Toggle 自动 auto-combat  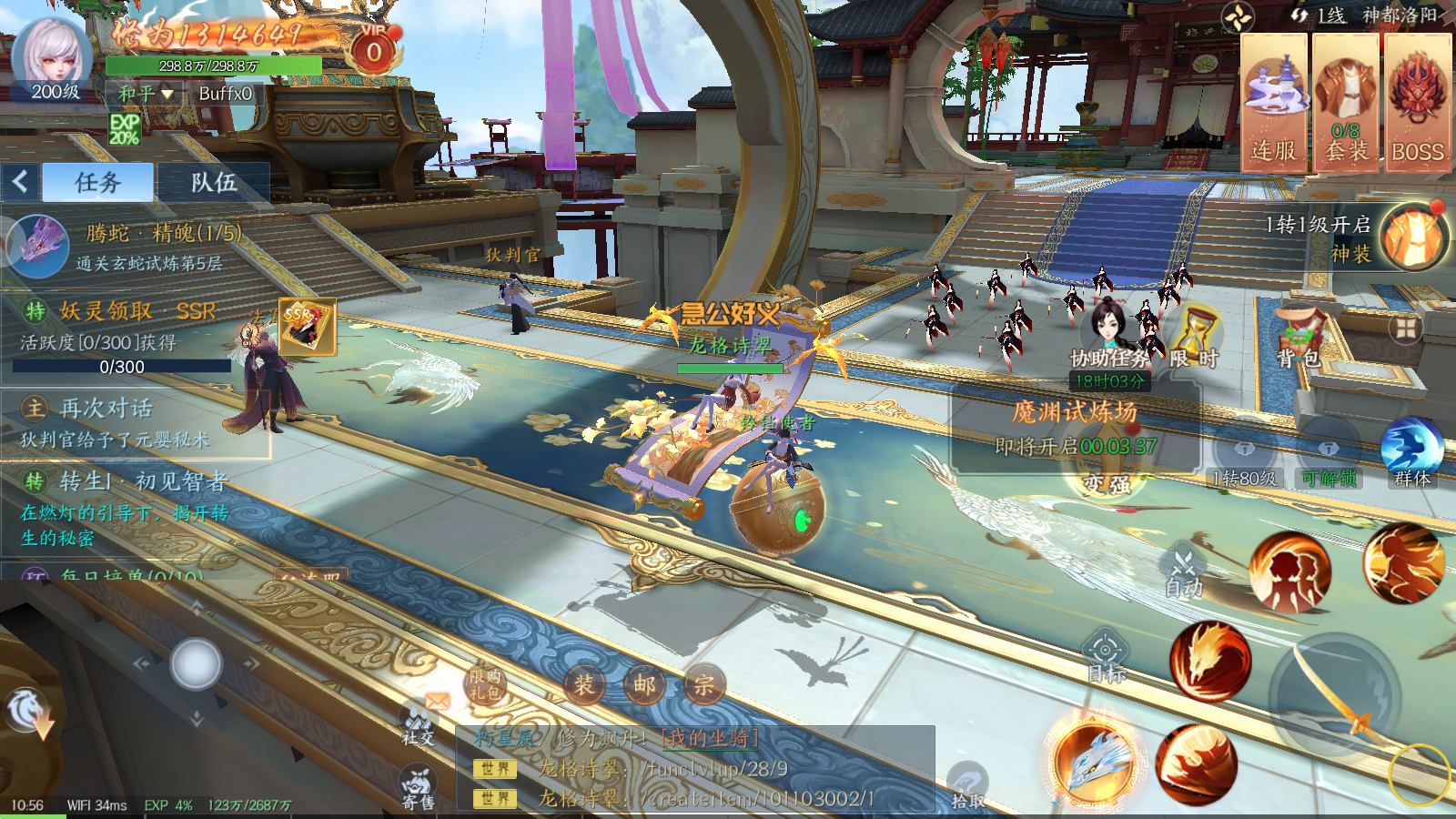(x=1184, y=571)
